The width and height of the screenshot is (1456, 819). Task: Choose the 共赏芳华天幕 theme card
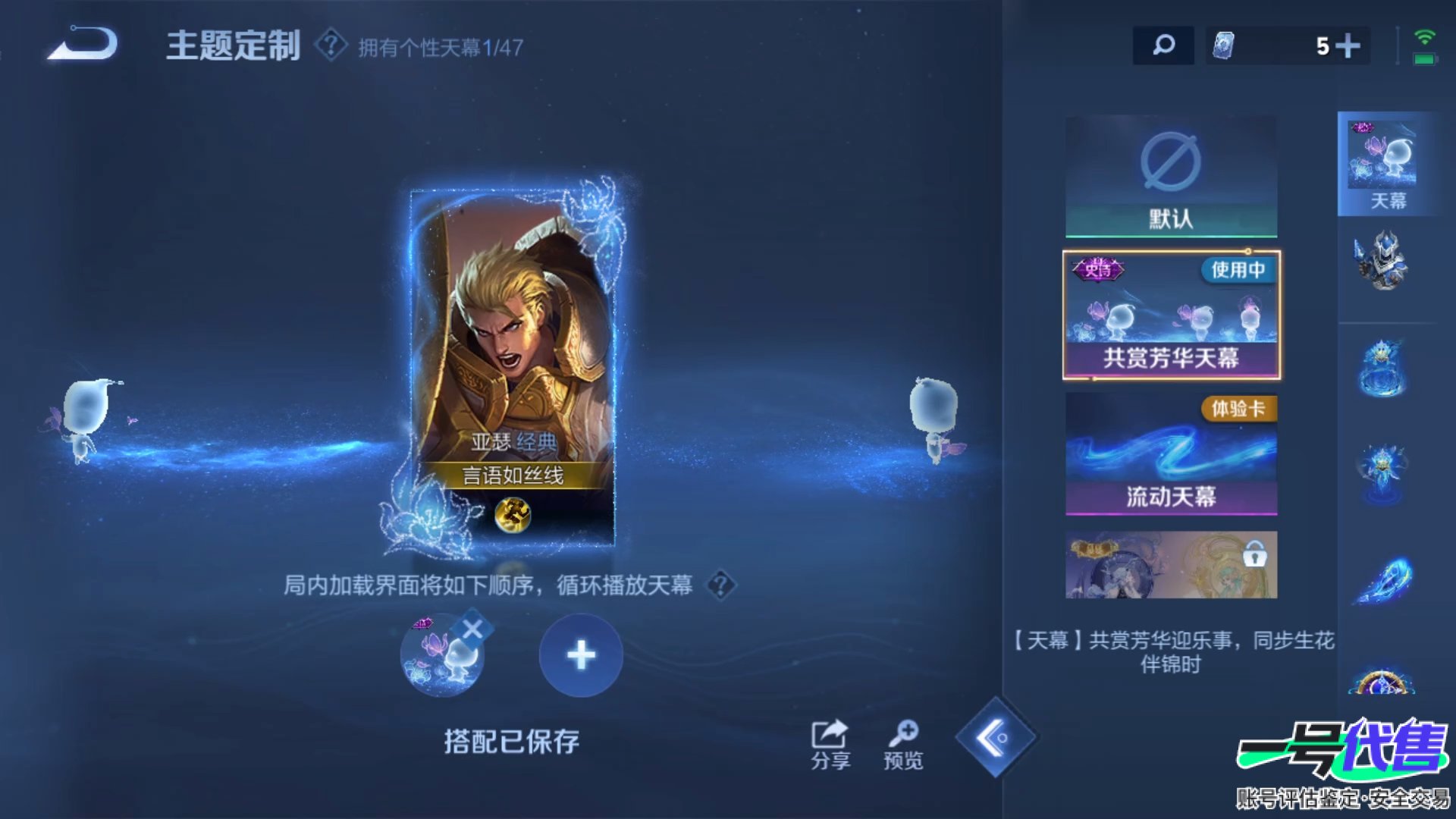[1171, 315]
